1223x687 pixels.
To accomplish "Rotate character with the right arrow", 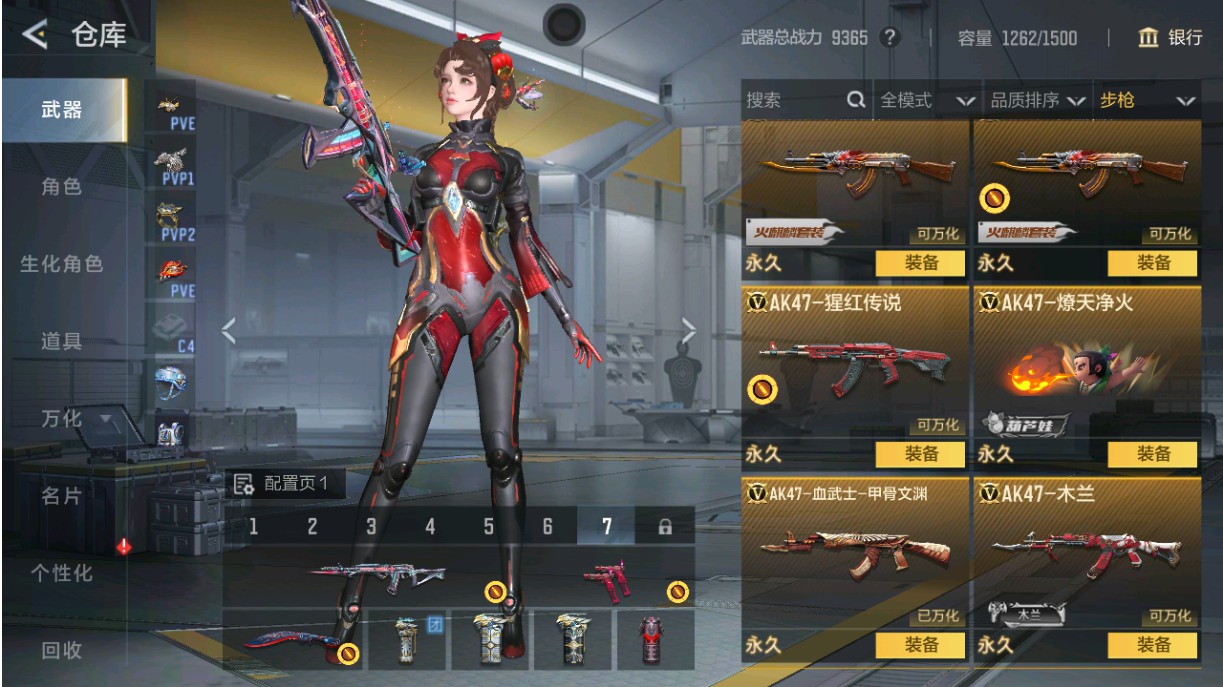I will tap(688, 330).
